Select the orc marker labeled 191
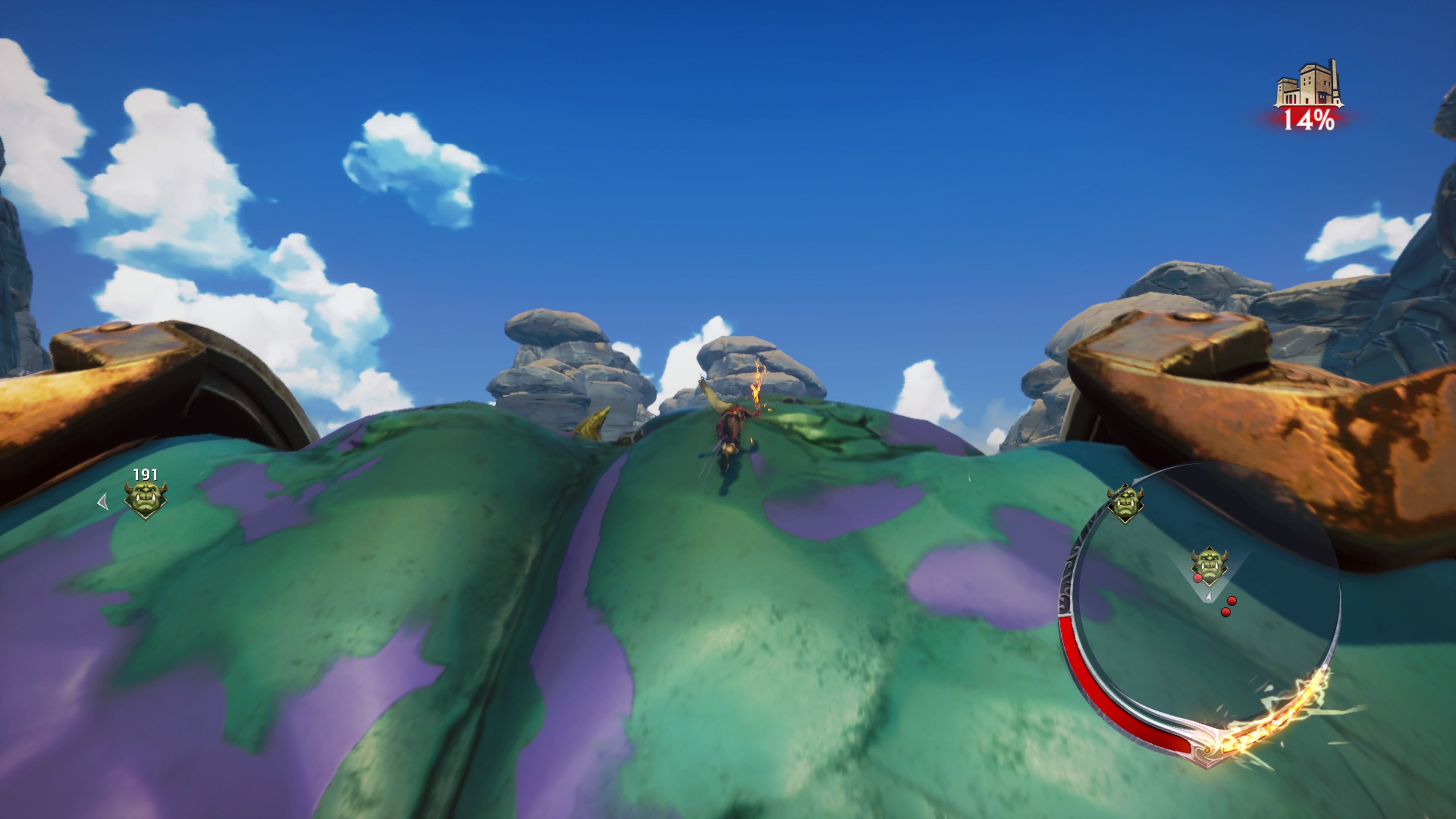The image size is (1456, 819). [x=145, y=499]
